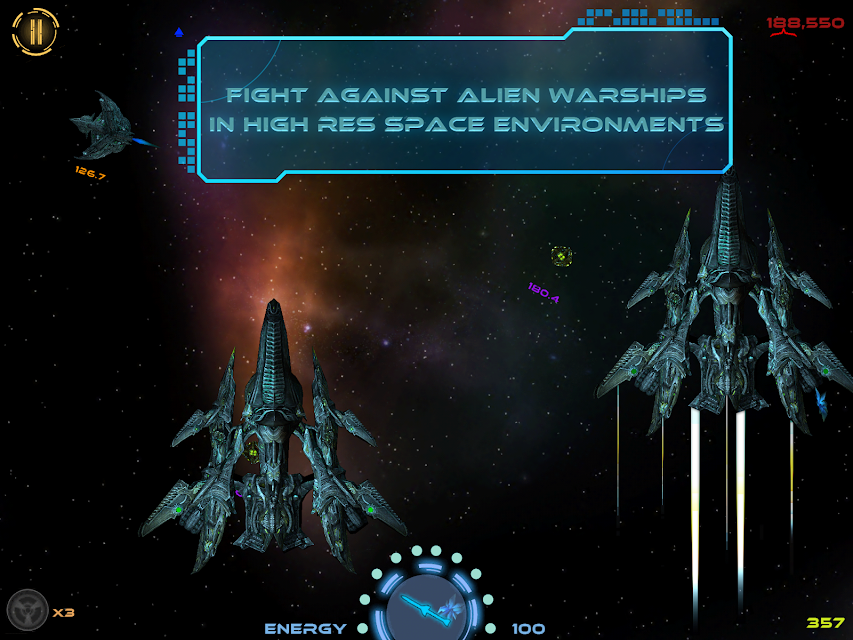Pause the game with the top-left button

click(35, 31)
